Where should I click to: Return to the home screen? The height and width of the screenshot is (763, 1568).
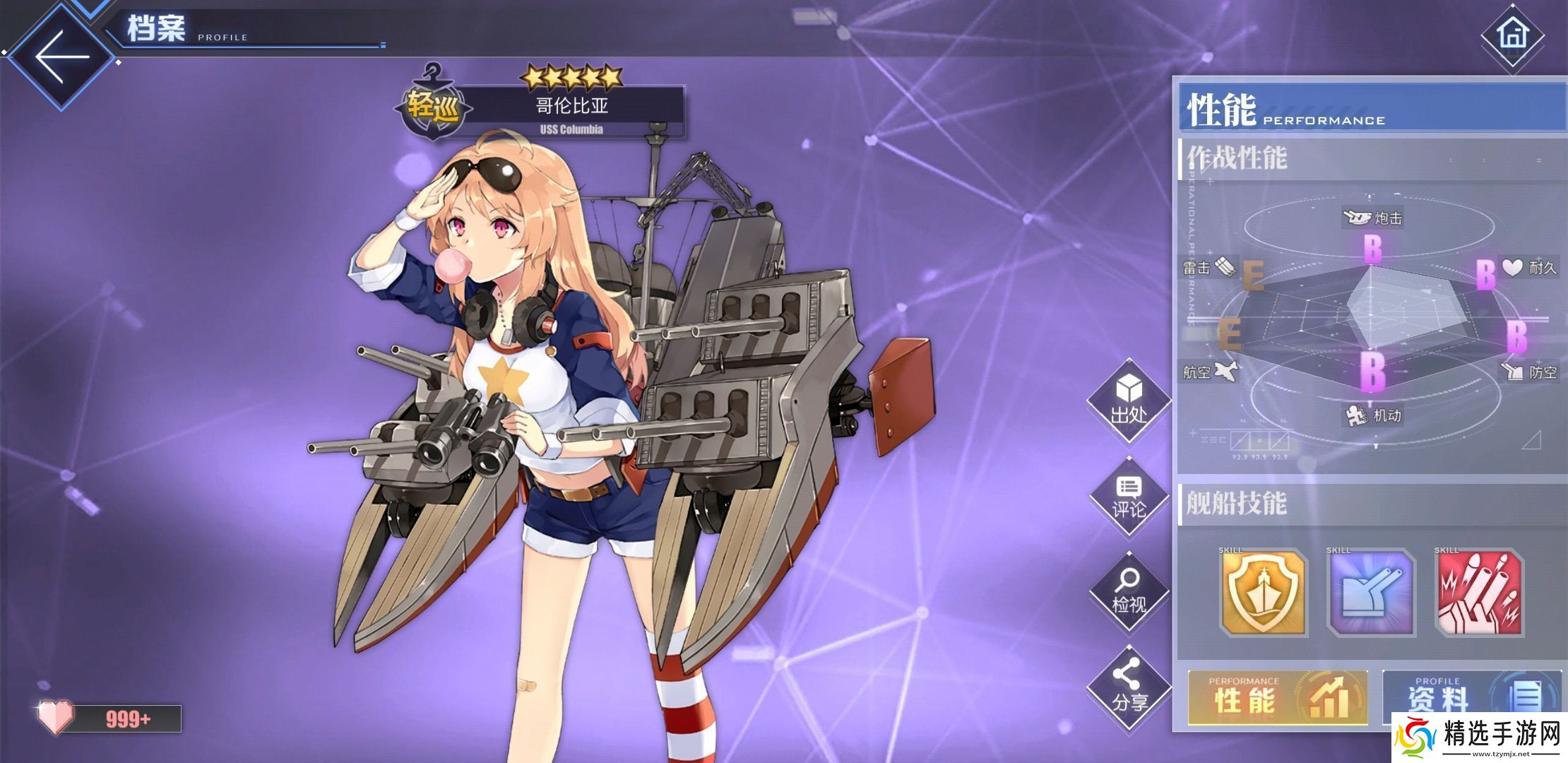(x=1511, y=35)
